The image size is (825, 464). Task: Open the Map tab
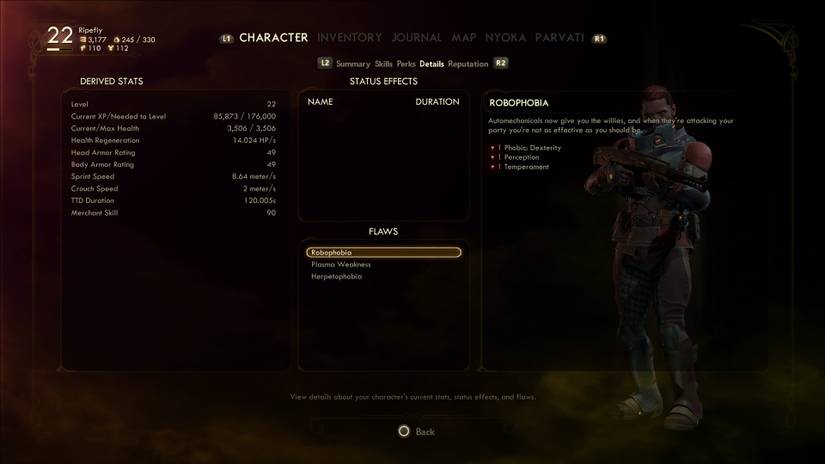464,38
